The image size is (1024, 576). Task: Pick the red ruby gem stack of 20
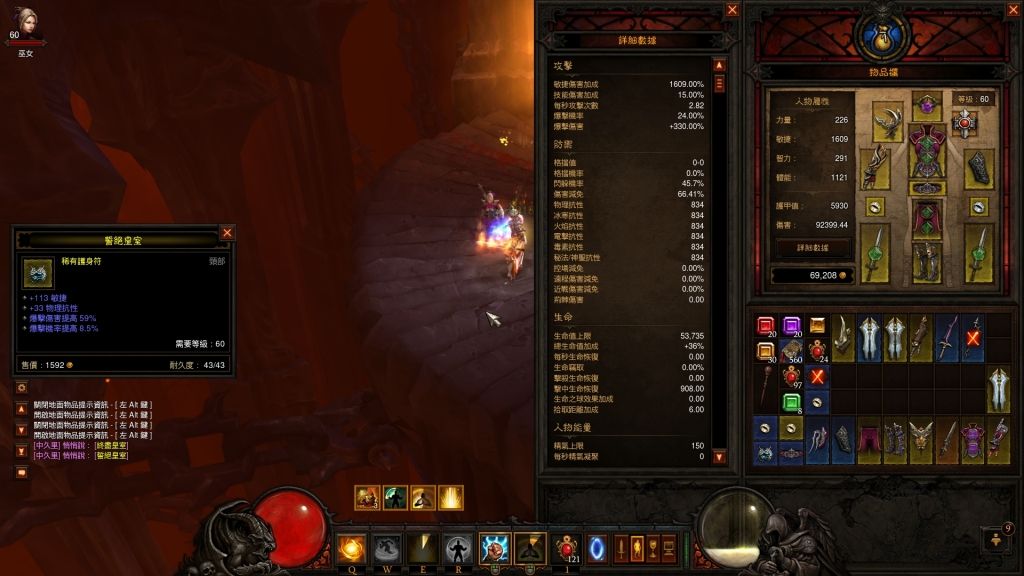[765, 327]
